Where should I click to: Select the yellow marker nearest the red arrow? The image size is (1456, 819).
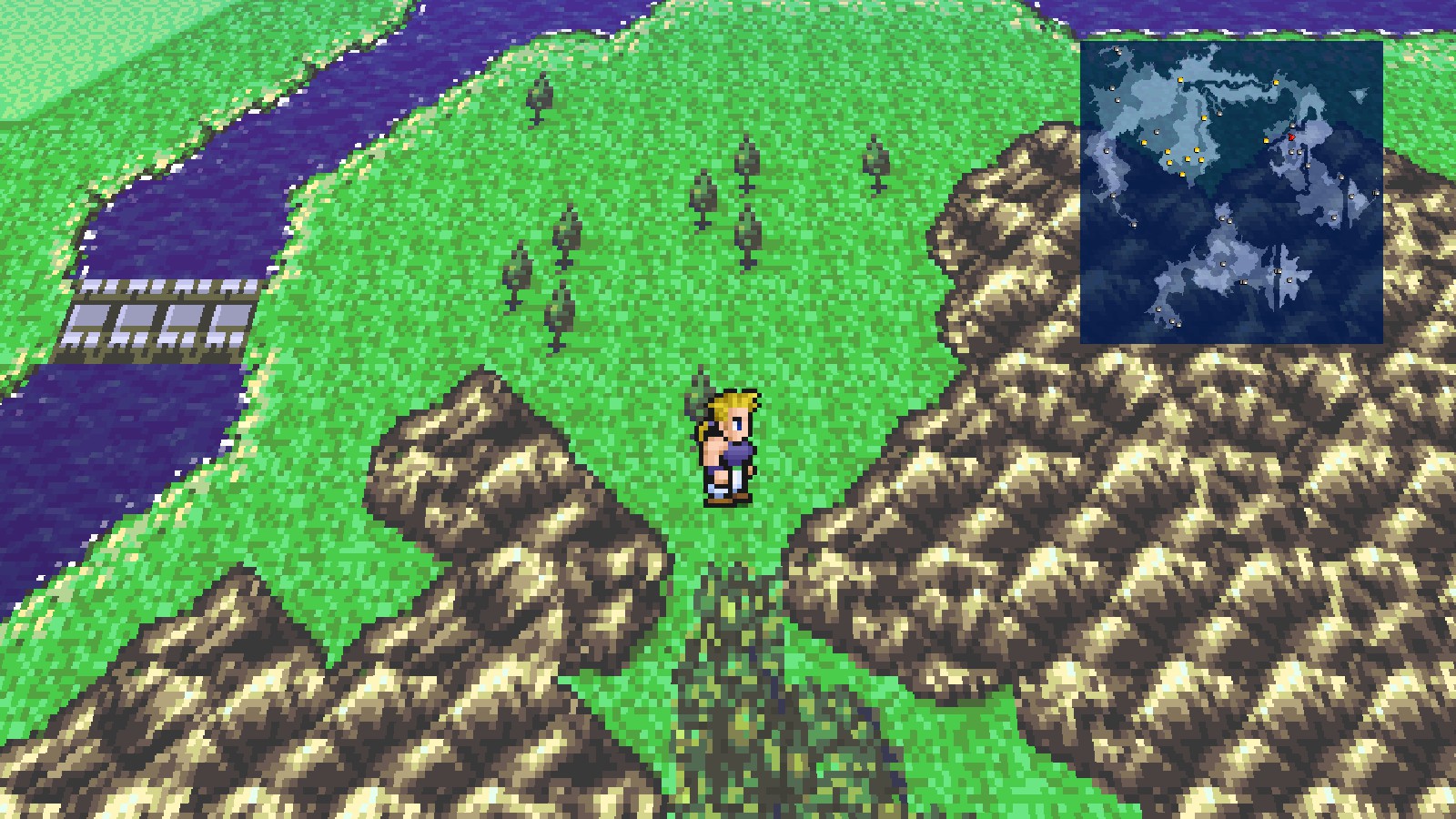[x=1265, y=140]
